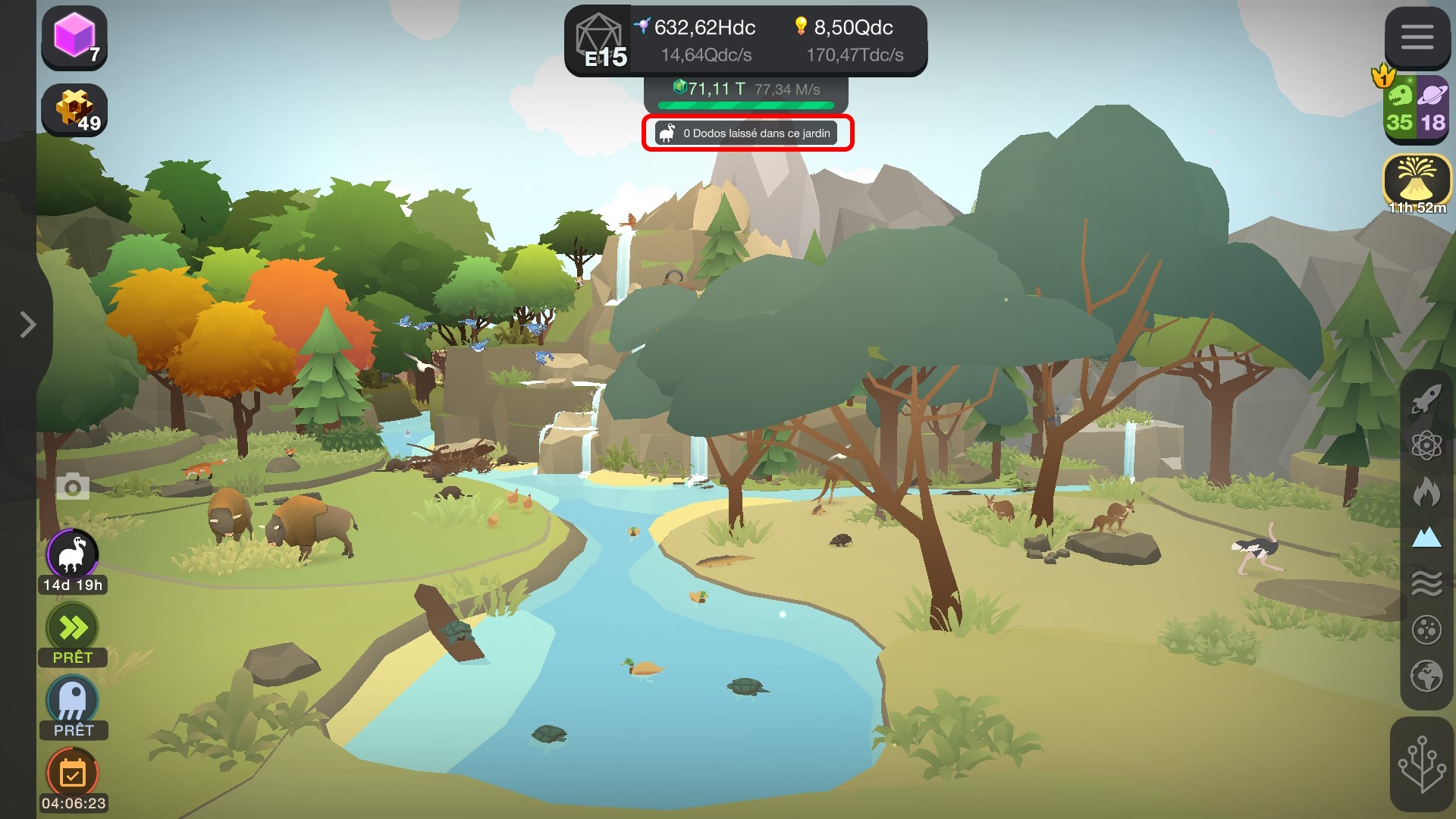Switch to the rocket view
Image resolution: width=1456 pixels, height=819 pixels.
click(1426, 398)
